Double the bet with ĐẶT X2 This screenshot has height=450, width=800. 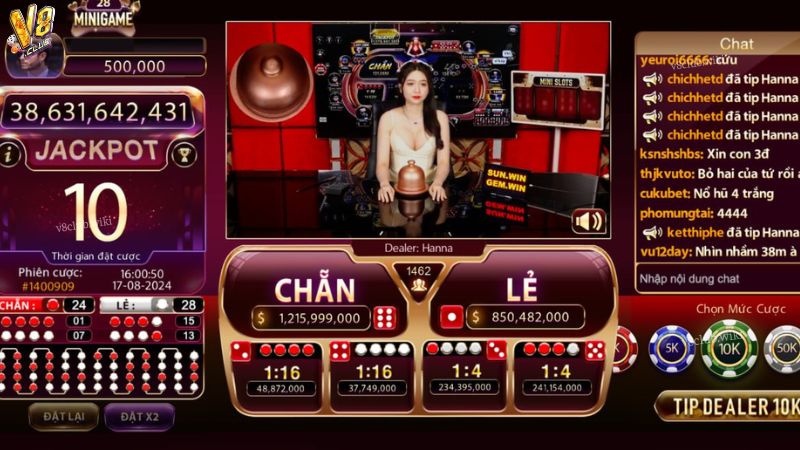pyautogui.click(x=139, y=415)
